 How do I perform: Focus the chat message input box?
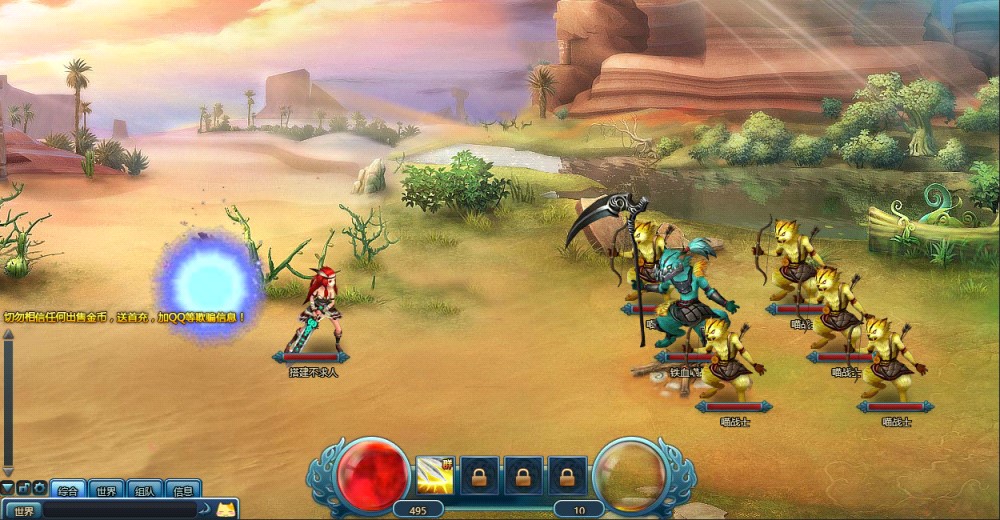coord(120,511)
